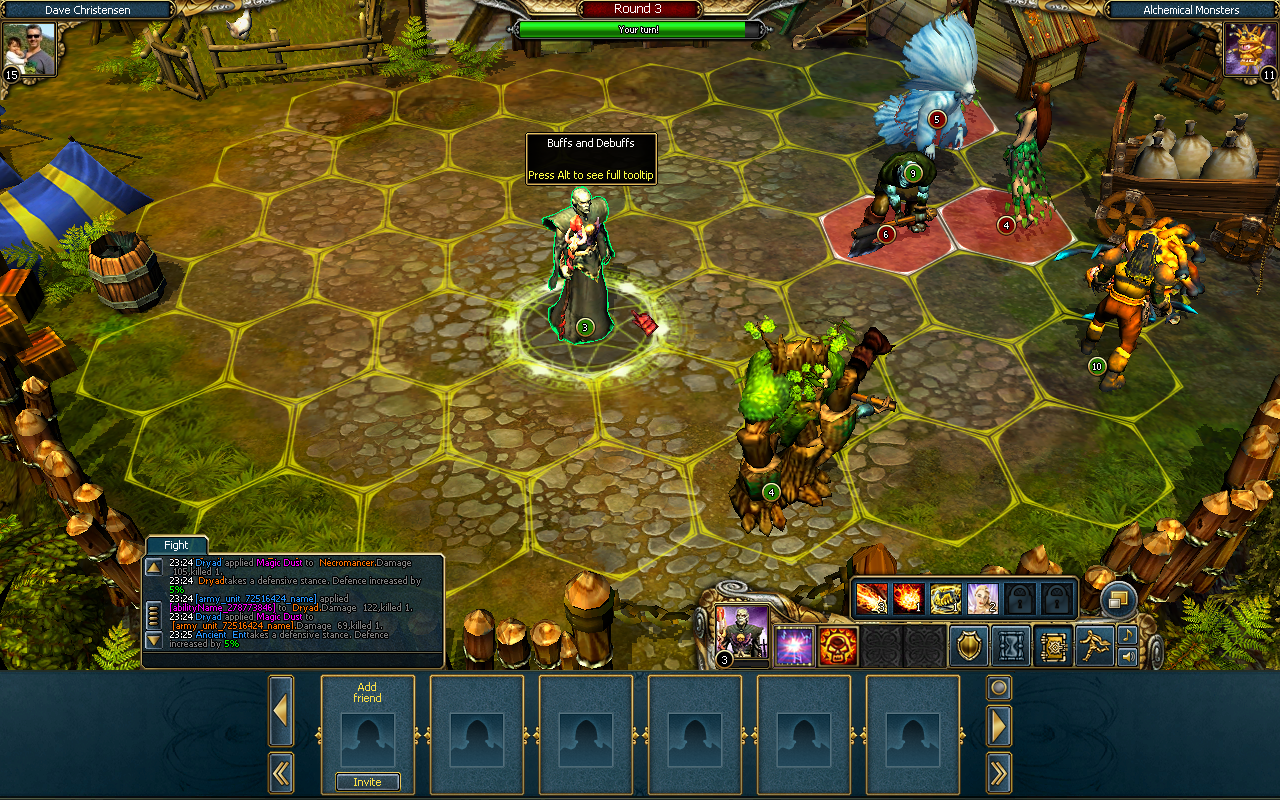Select the golden fist spell

pos(945,598)
